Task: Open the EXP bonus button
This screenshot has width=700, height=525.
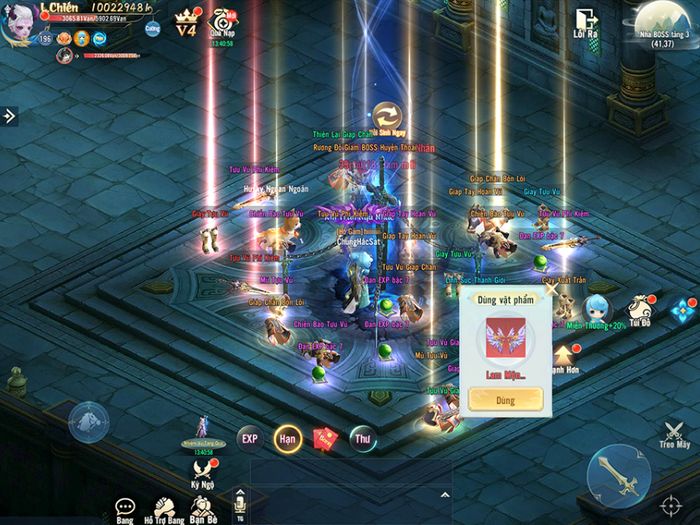Action: [250, 438]
